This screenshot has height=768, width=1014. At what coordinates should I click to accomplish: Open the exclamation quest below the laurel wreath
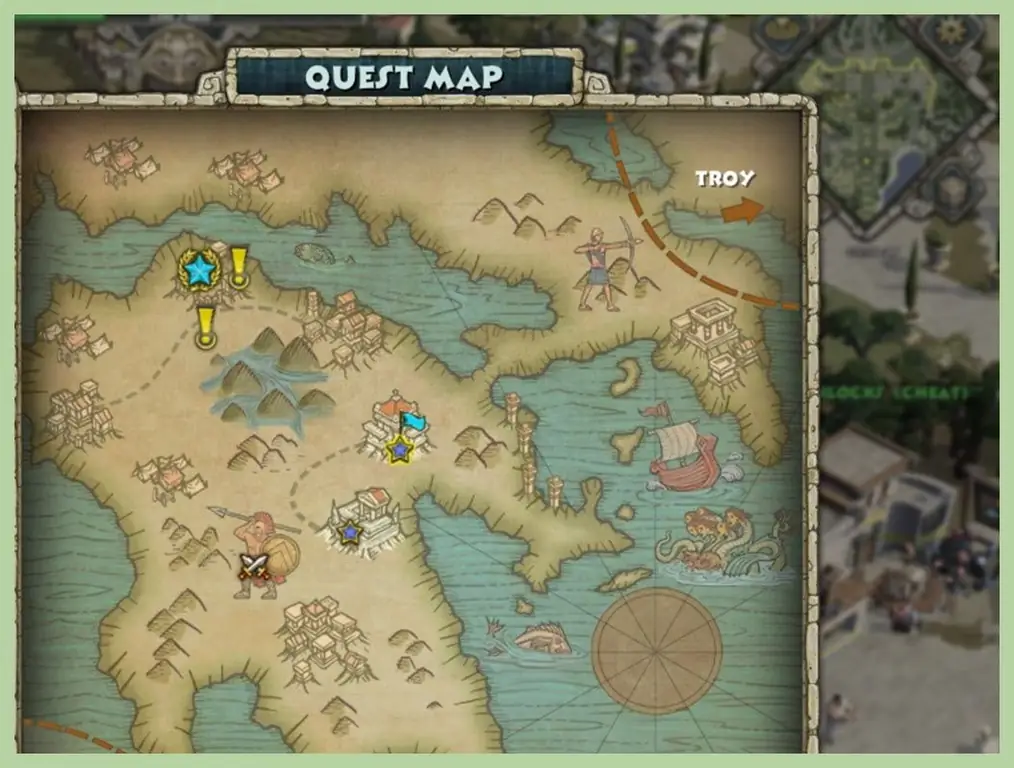pyautogui.click(x=206, y=328)
